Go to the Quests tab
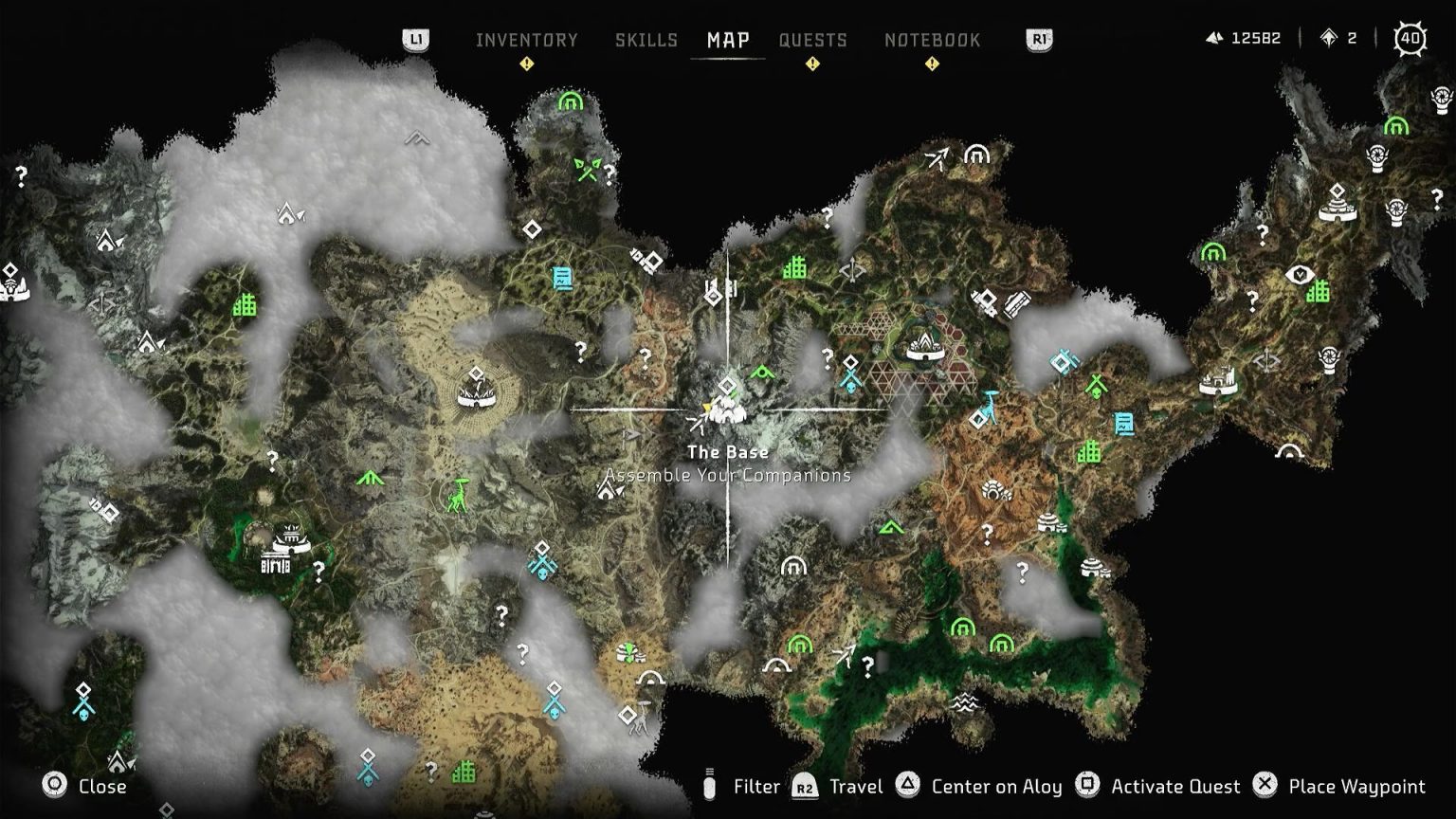 [x=812, y=40]
